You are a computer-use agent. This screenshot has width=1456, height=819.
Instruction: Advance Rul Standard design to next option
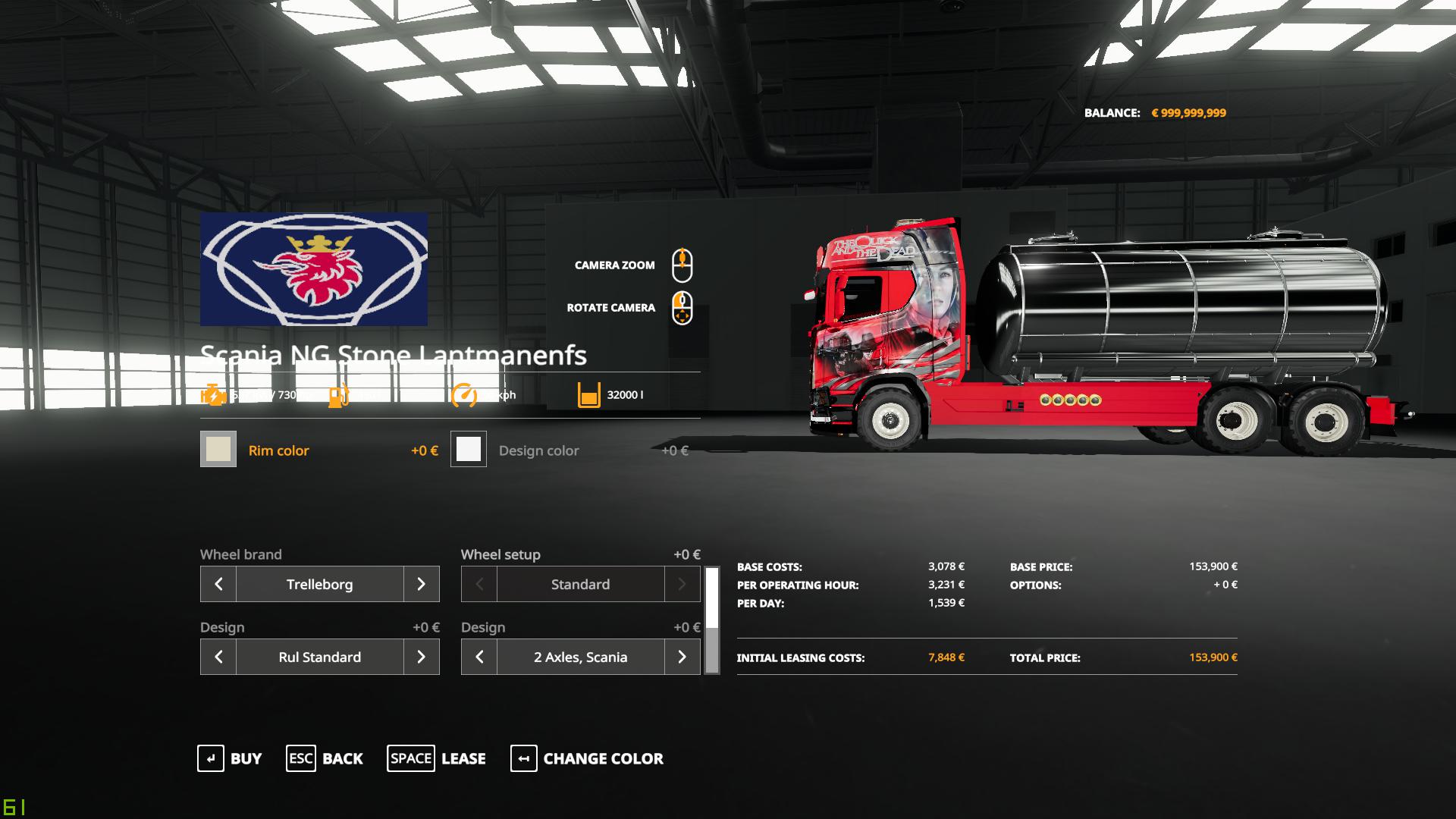pos(421,657)
